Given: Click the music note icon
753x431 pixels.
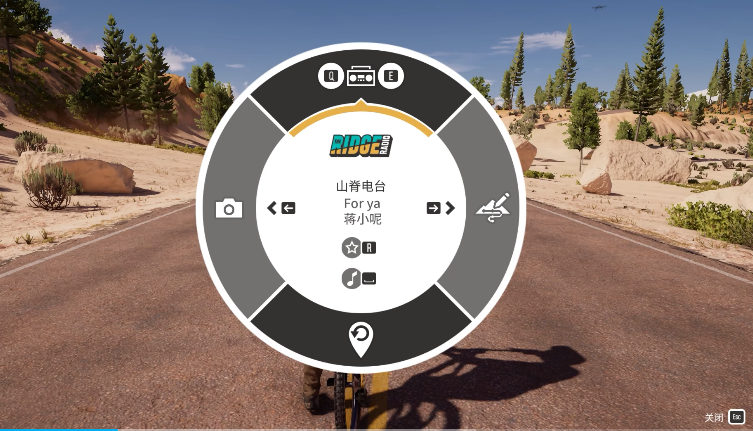Looking at the screenshot, I should pyautogui.click(x=352, y=279).
